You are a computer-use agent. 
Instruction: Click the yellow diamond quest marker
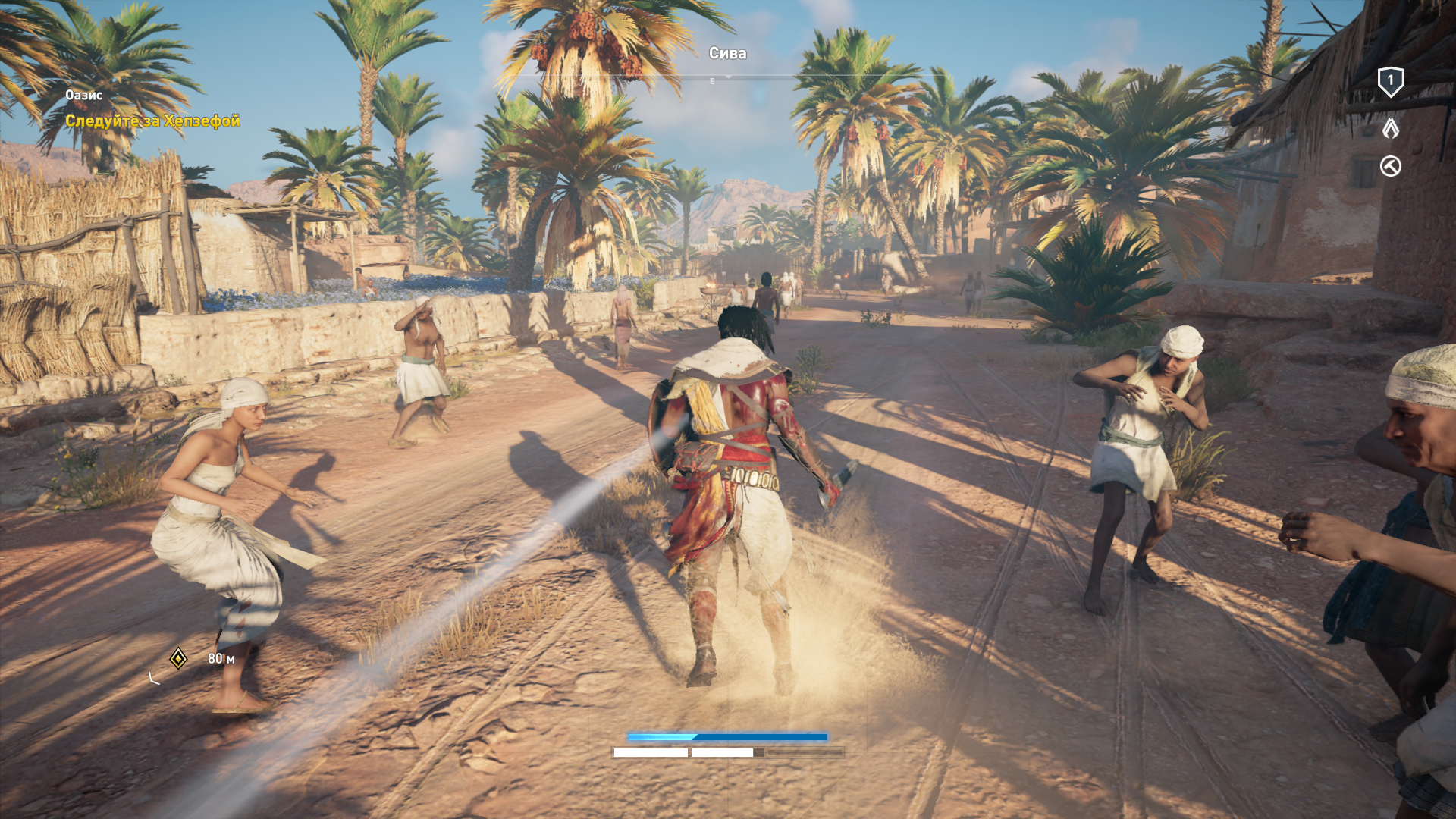[178, 658]
